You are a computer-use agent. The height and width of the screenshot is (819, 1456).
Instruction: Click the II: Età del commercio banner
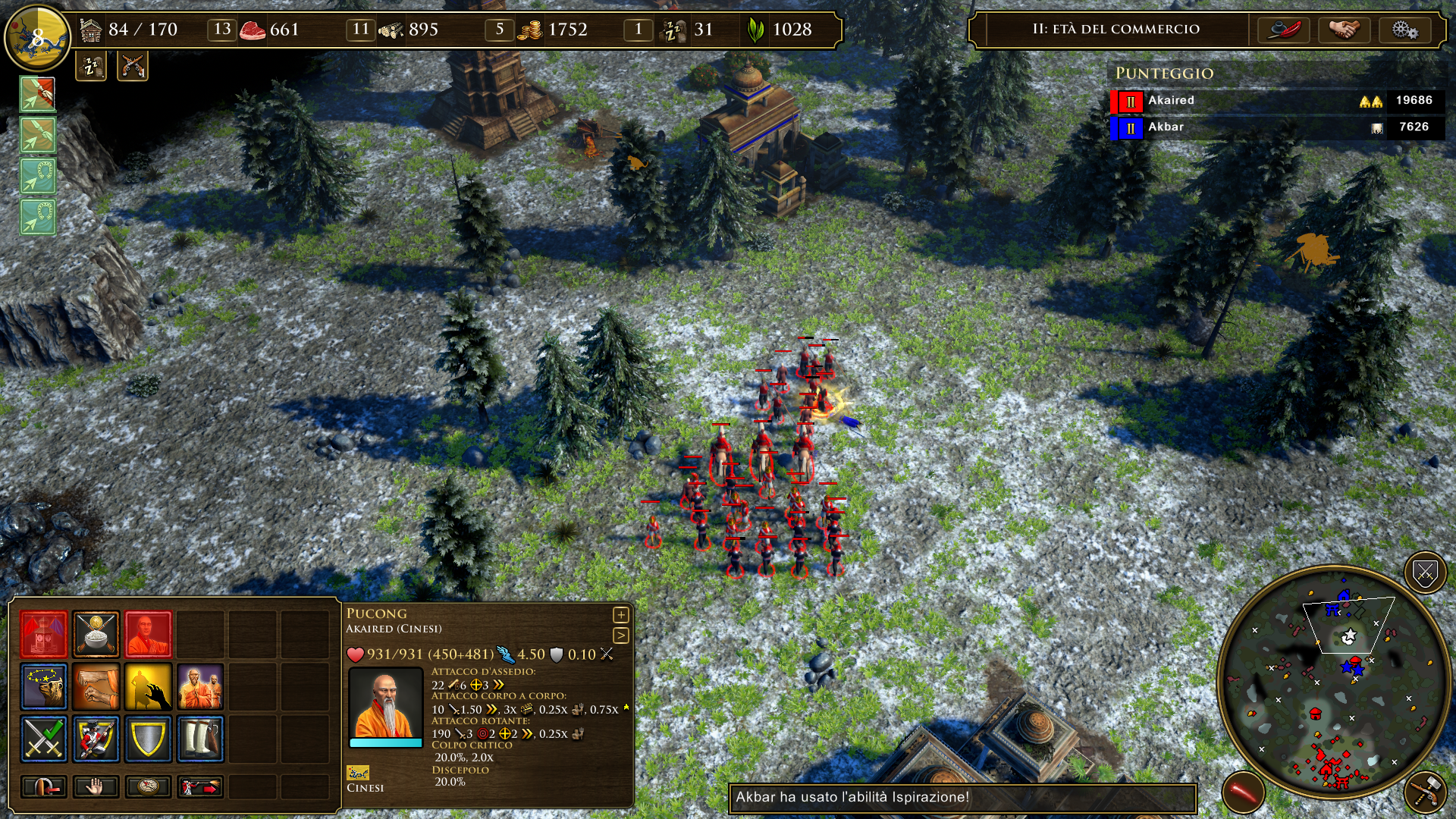tap(1115, 29)
